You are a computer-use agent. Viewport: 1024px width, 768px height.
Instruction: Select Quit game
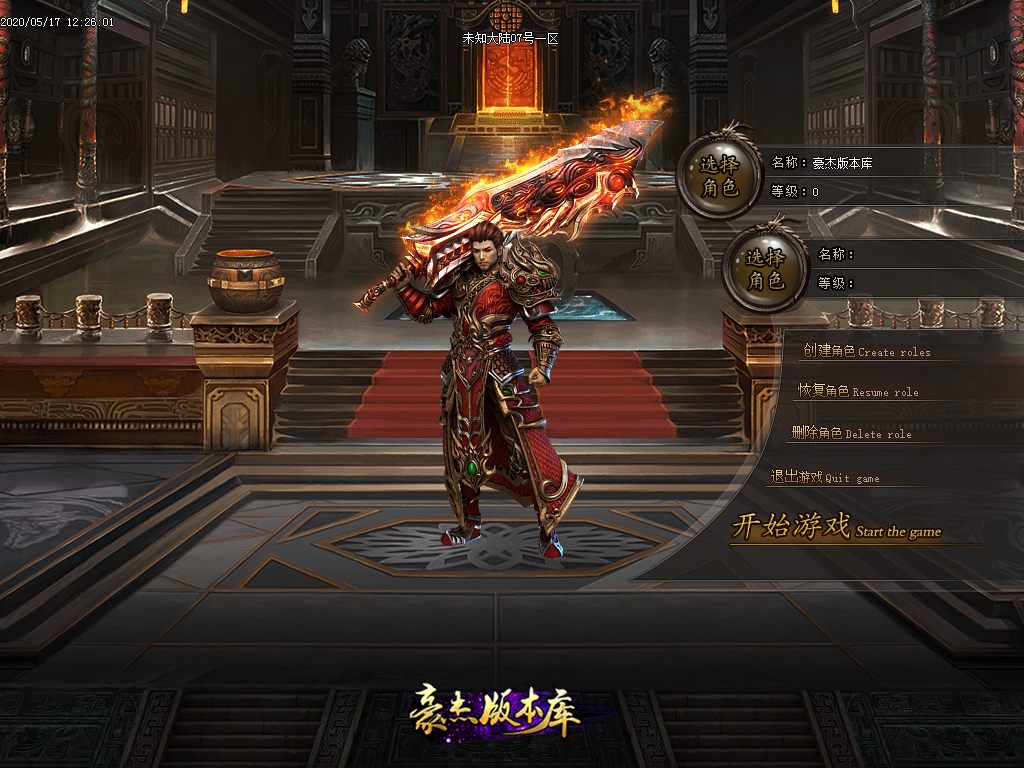pyautogui.click(x=825, y=477)
